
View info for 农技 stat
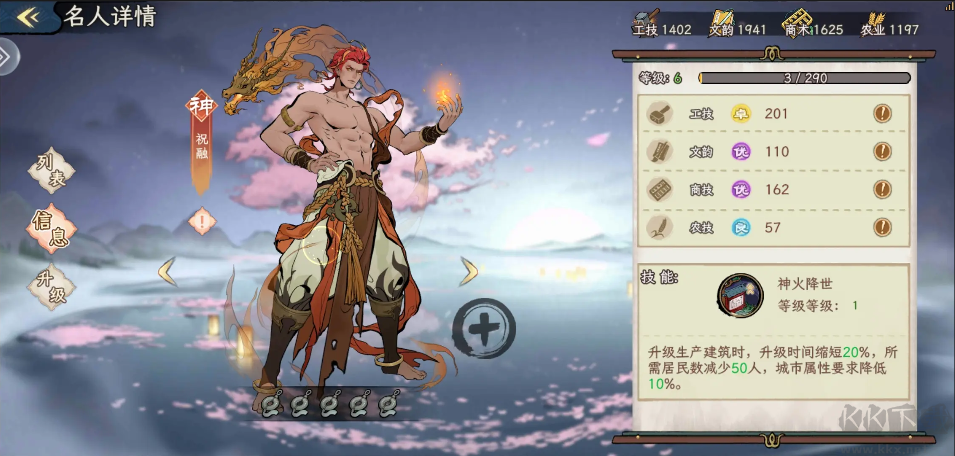883,228
